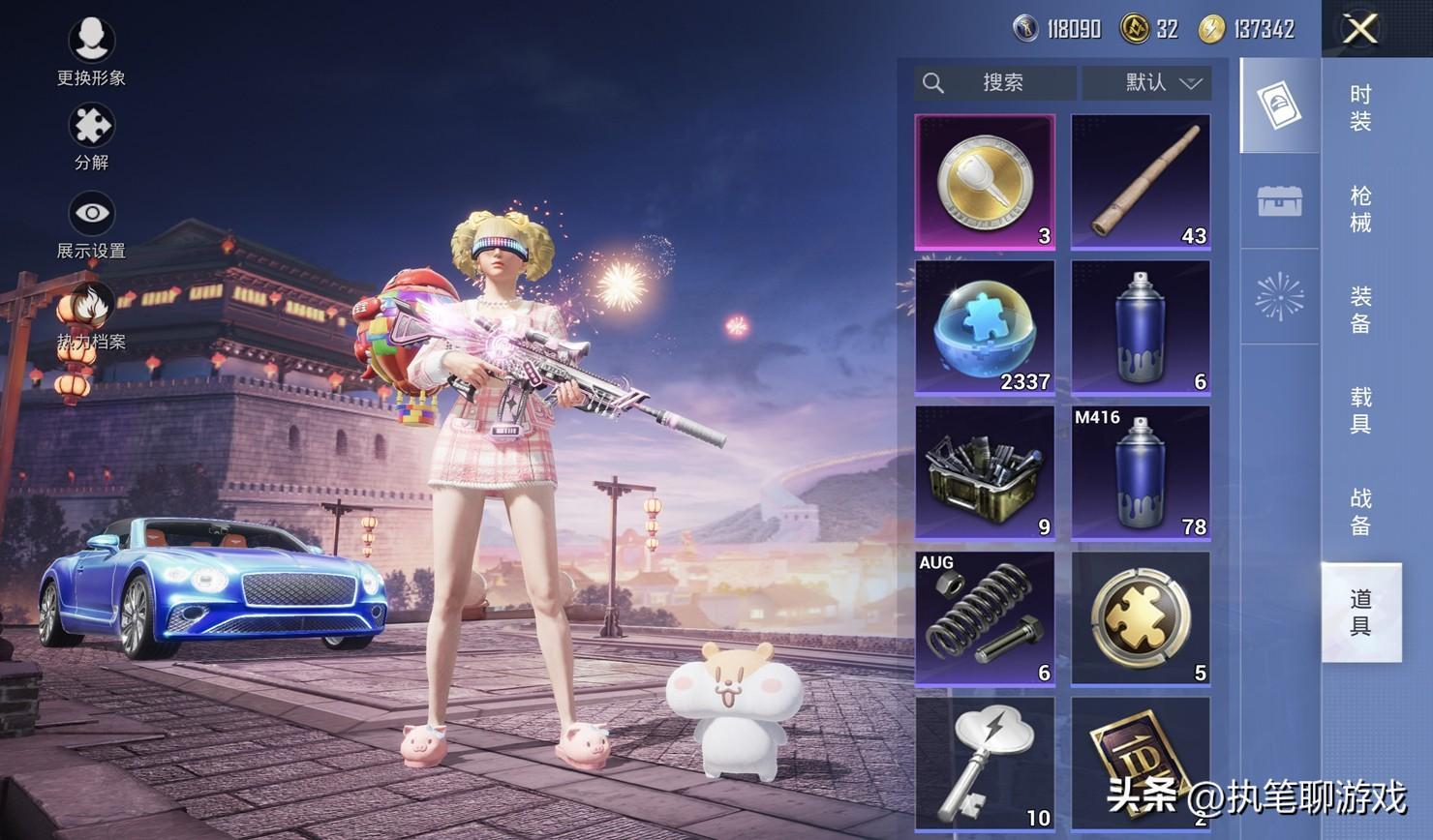Choose the M416 spray can item
This screenshot has height=840, width=1433.
(1141, 472)
